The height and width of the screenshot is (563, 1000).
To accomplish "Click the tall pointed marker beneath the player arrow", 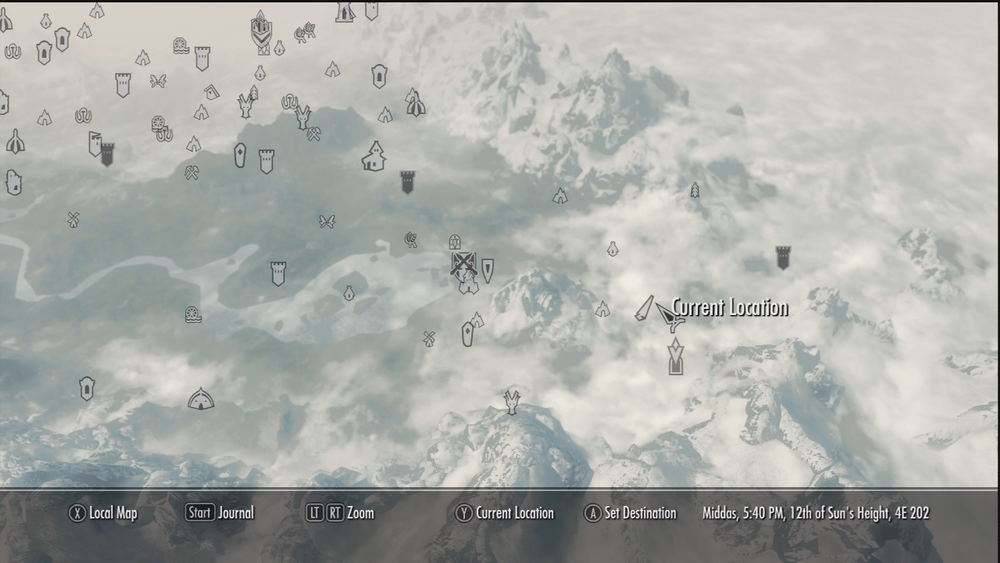I will 676,356.
